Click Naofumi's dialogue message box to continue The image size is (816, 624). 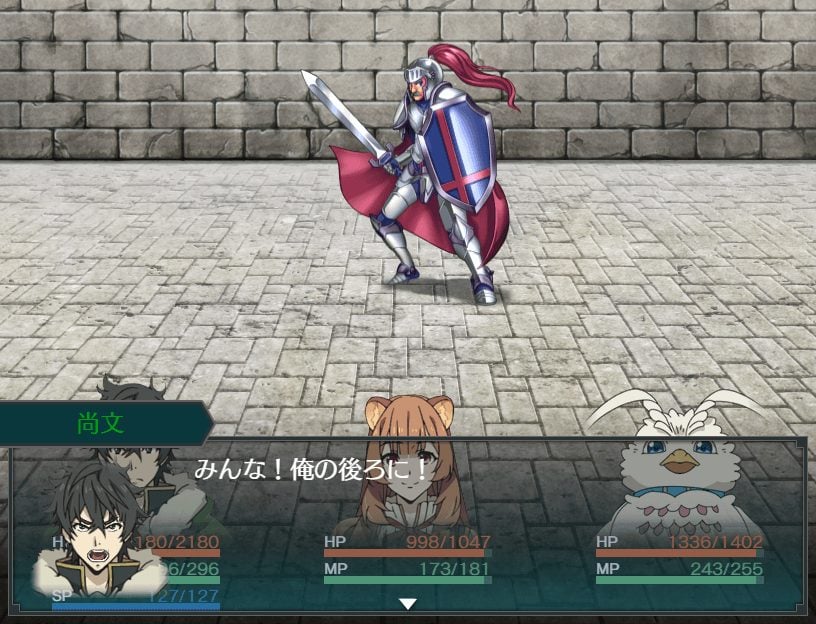[500, 500]
